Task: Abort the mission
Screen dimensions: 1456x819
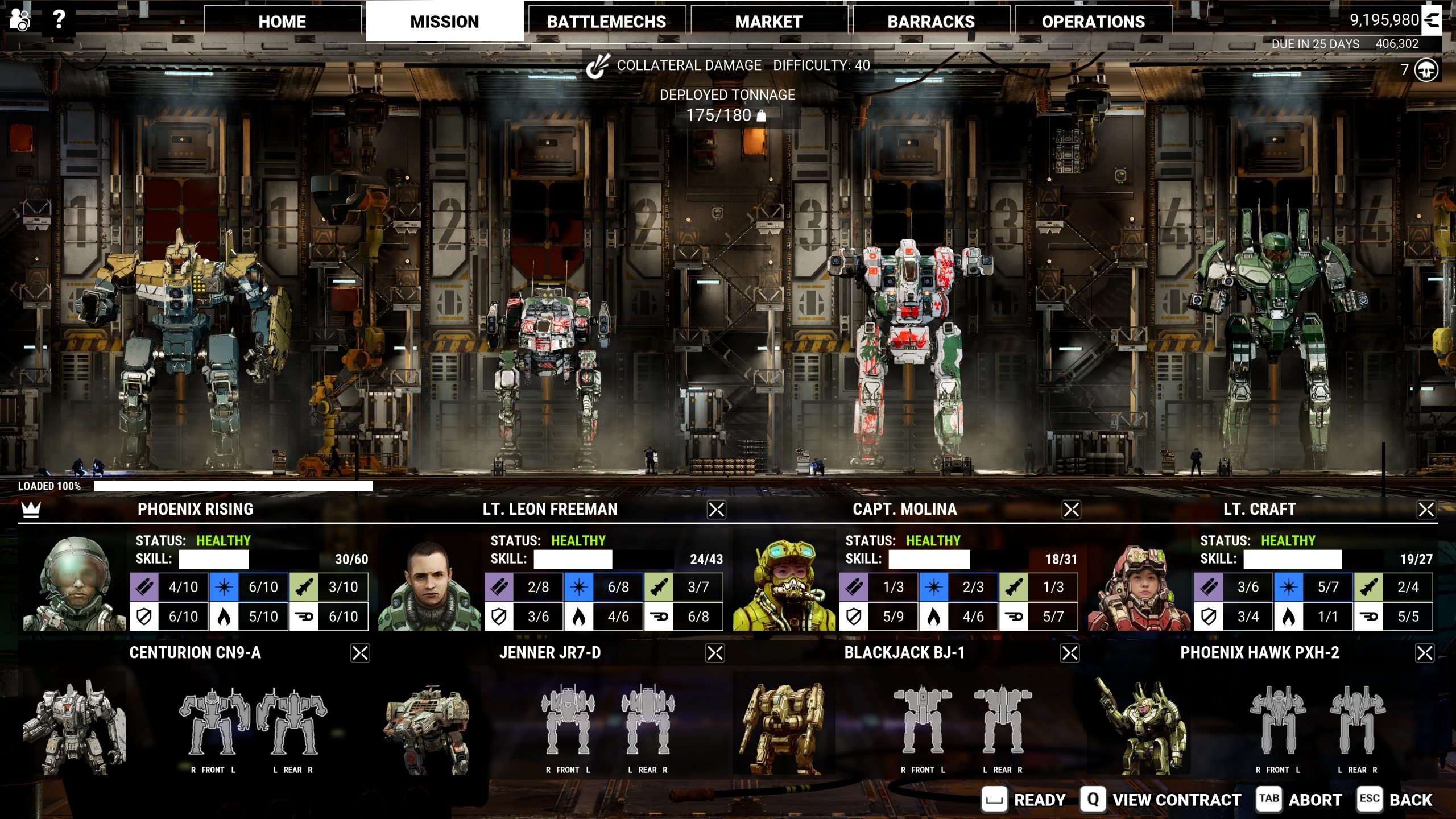Action: (1299, 800)
